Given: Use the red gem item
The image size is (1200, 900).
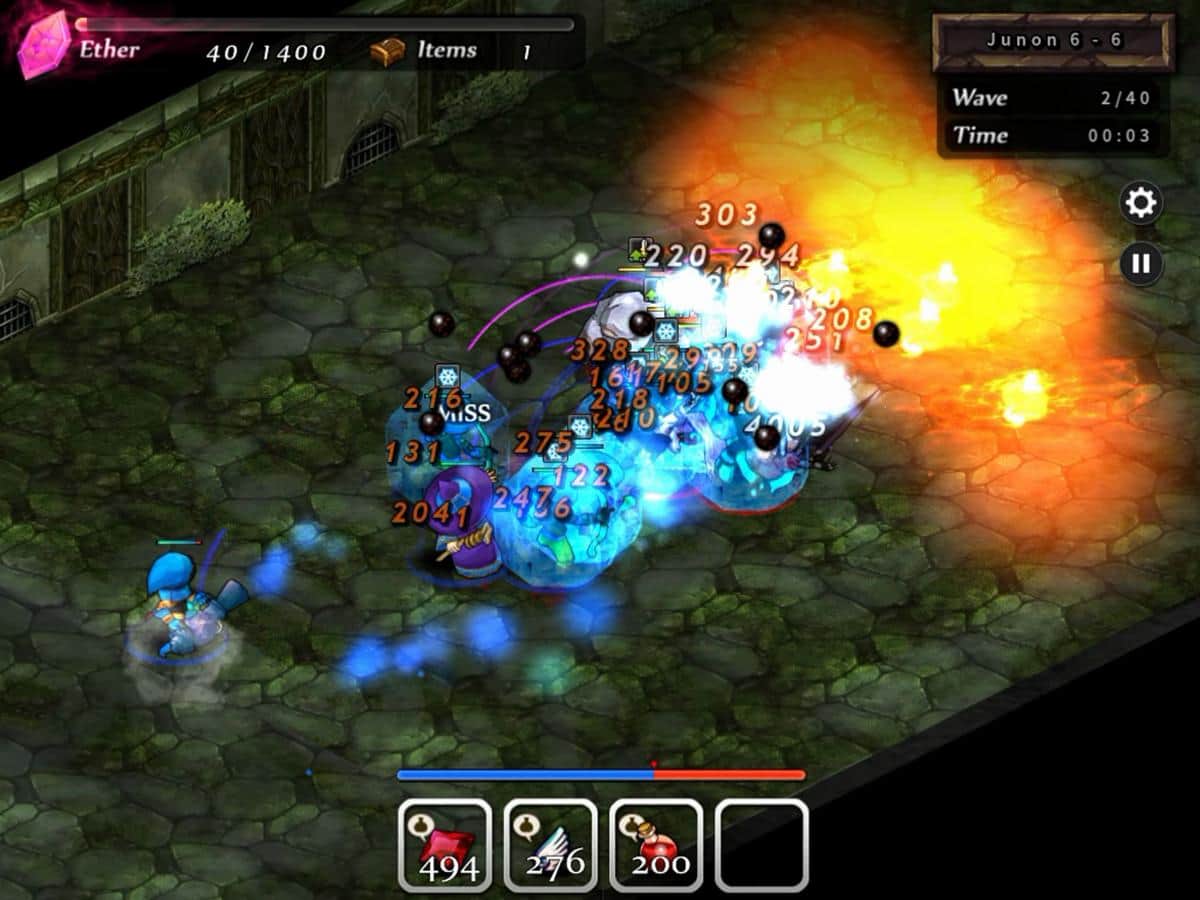Looking at the screenshot, I should click(x=445, y=845).
